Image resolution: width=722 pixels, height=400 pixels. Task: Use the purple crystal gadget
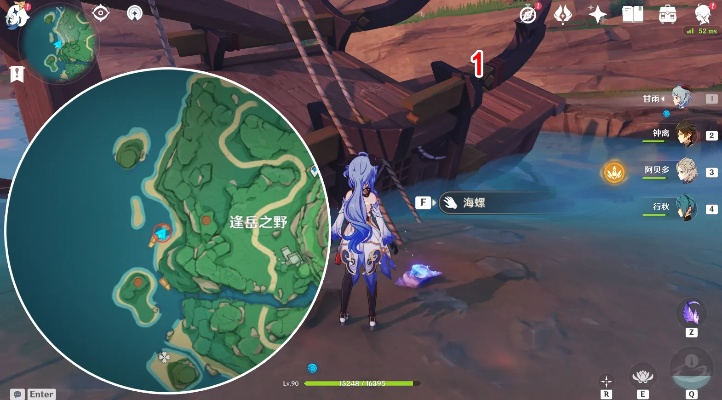(x=691, y=313)
